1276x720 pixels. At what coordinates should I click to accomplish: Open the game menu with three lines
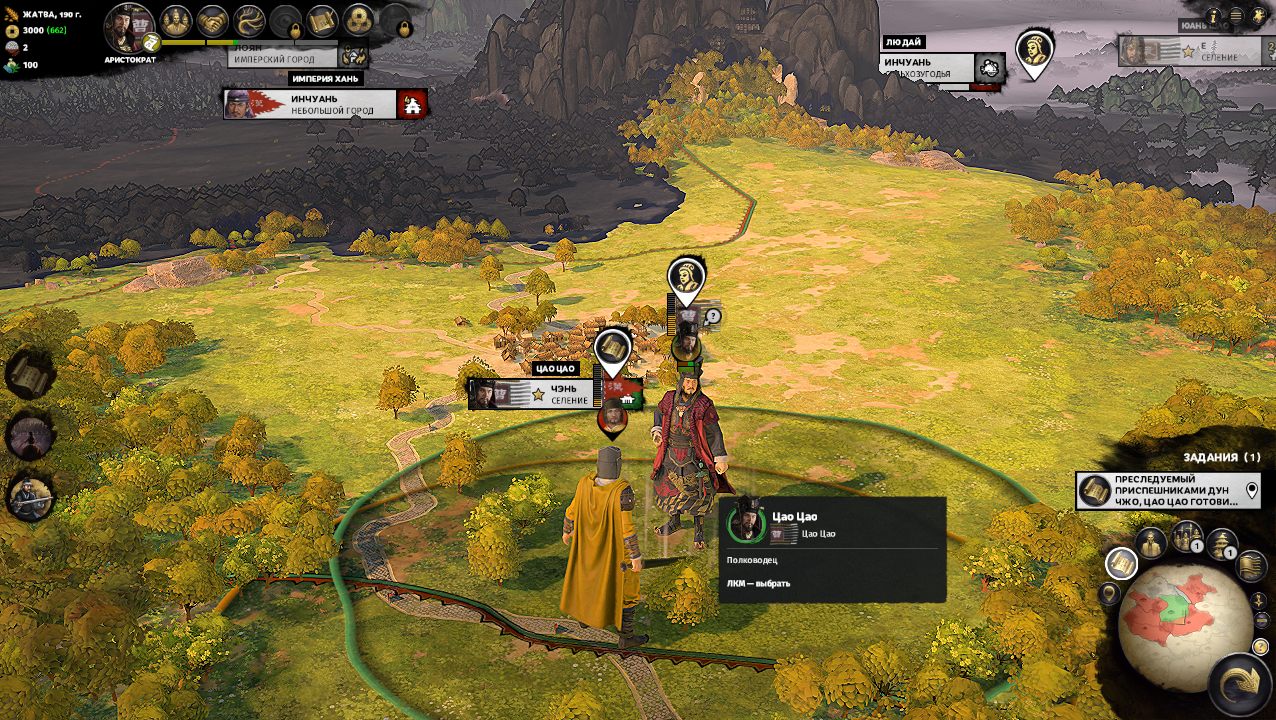(1236, 16)
